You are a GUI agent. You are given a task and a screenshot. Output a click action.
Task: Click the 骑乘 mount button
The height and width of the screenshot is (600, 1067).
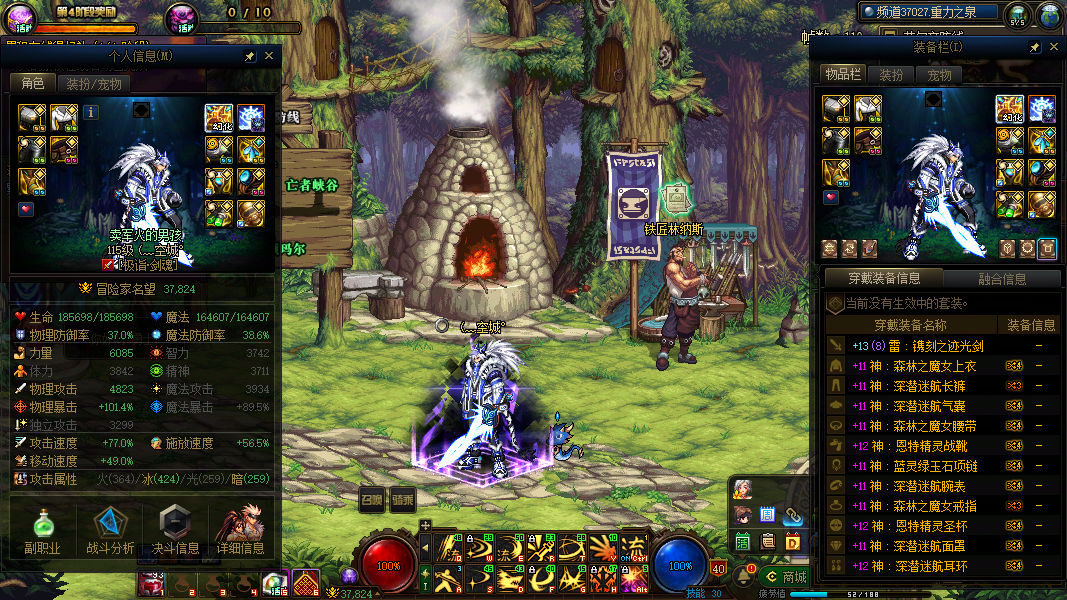tap(402, 499)
